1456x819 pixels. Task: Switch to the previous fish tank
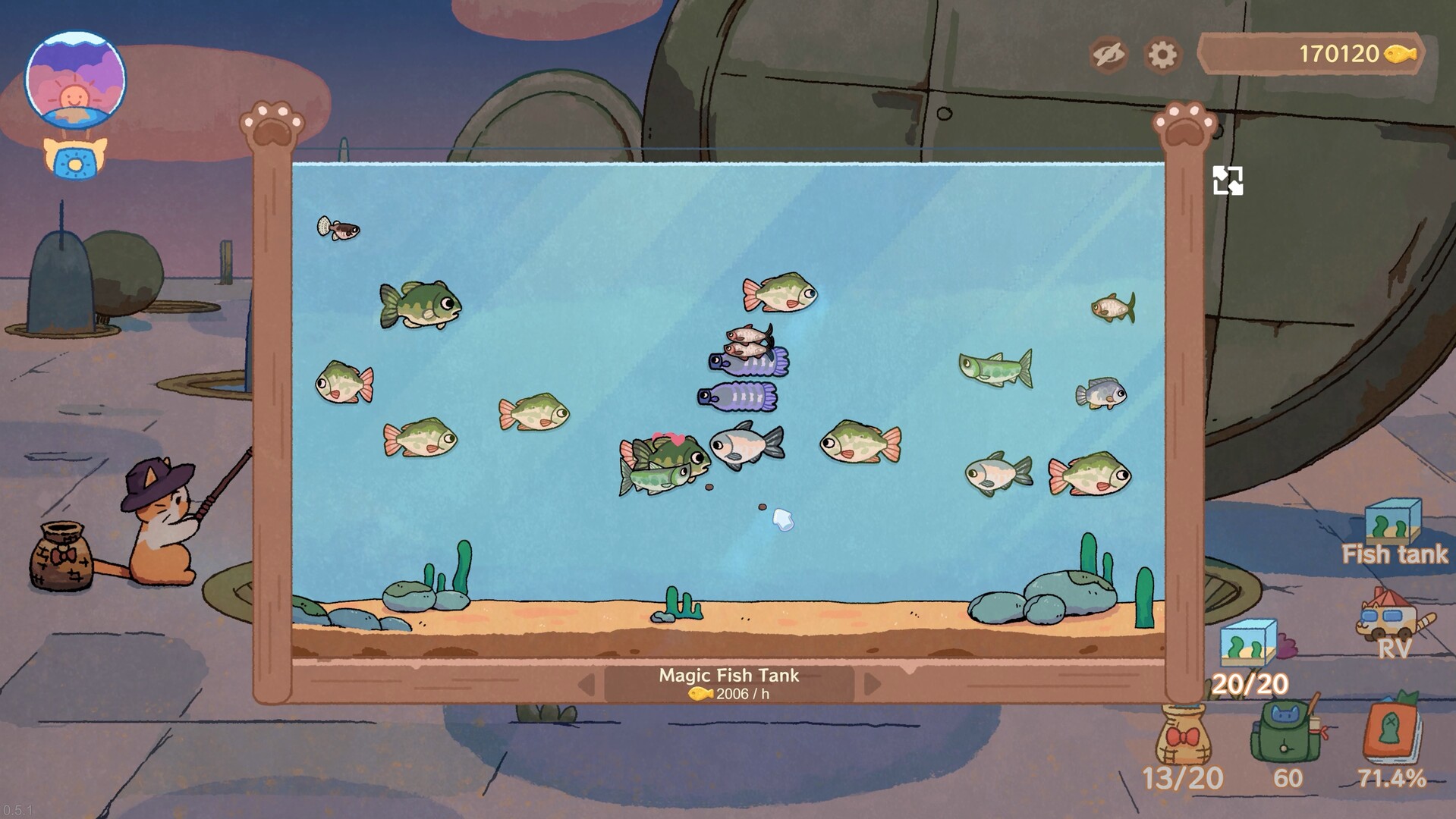coord(586,684)
